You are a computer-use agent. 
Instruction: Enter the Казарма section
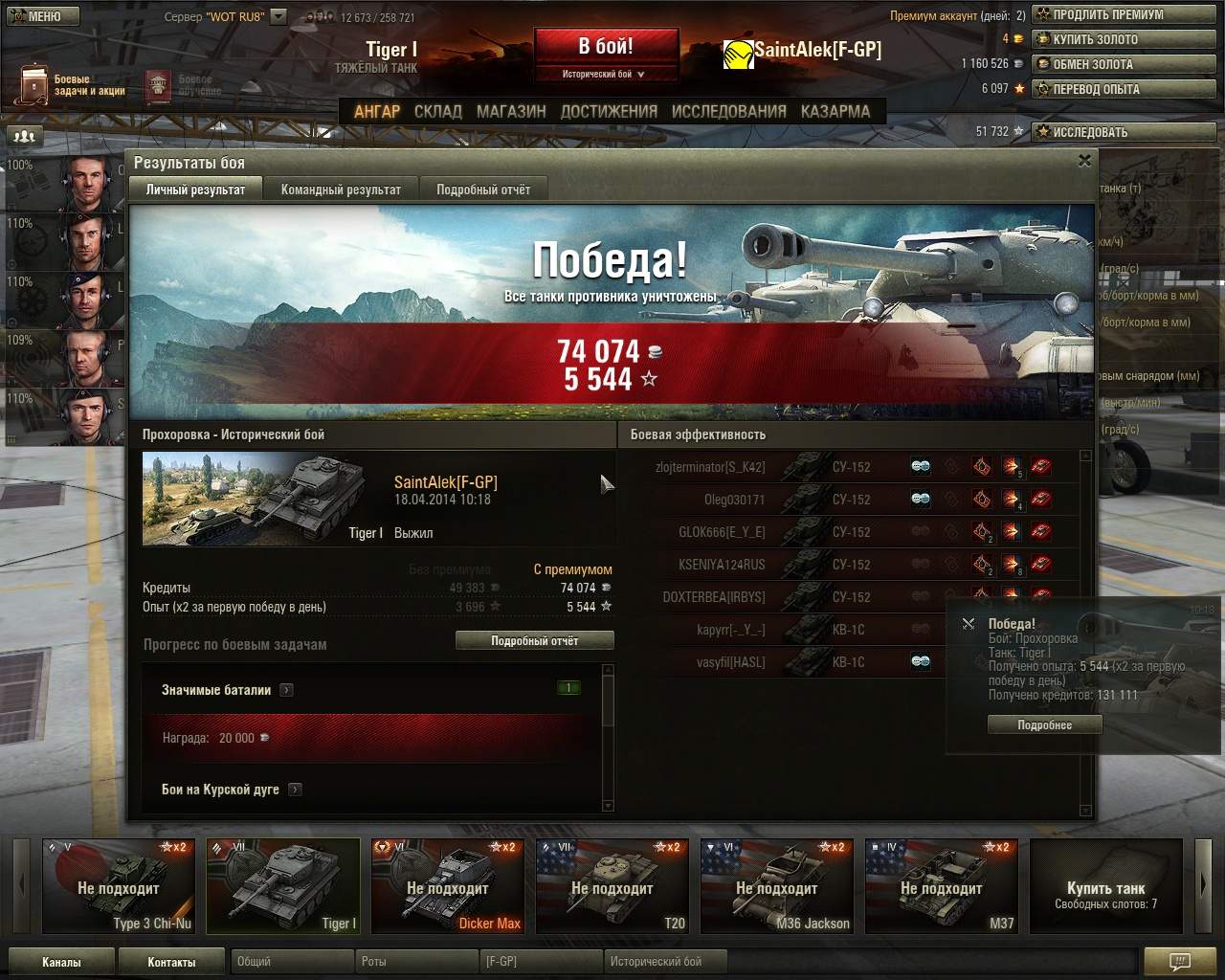tap(835, 111)
